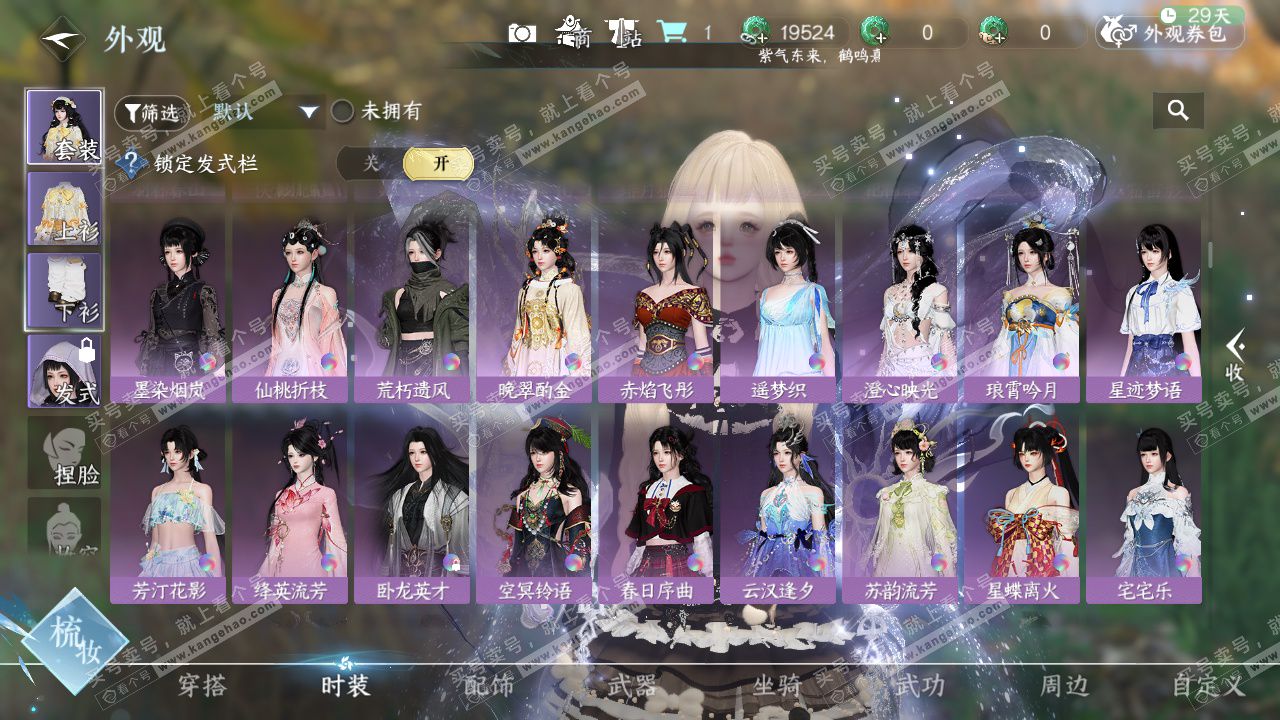Choose the 墨染烟岚 outfit
Image resolution: width=1280 pixels, height=720 pixels.
point(169,305)
